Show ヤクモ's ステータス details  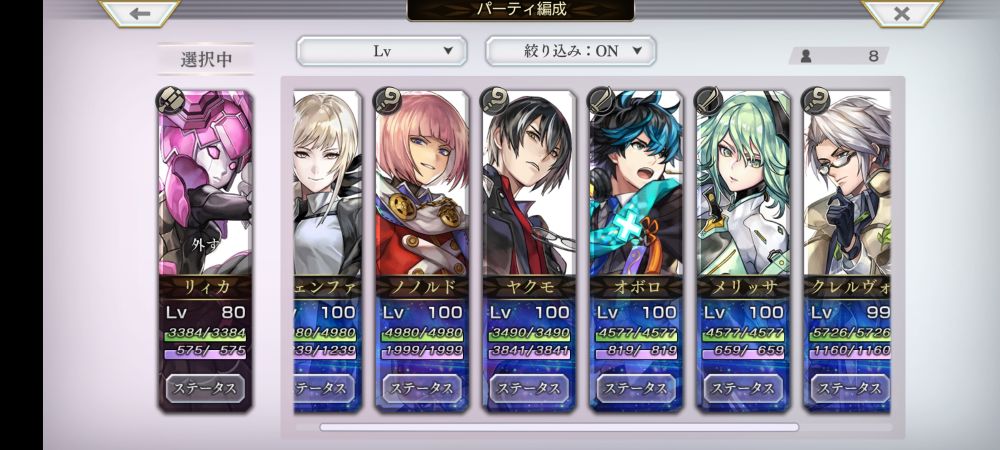[x=529, y=387]
